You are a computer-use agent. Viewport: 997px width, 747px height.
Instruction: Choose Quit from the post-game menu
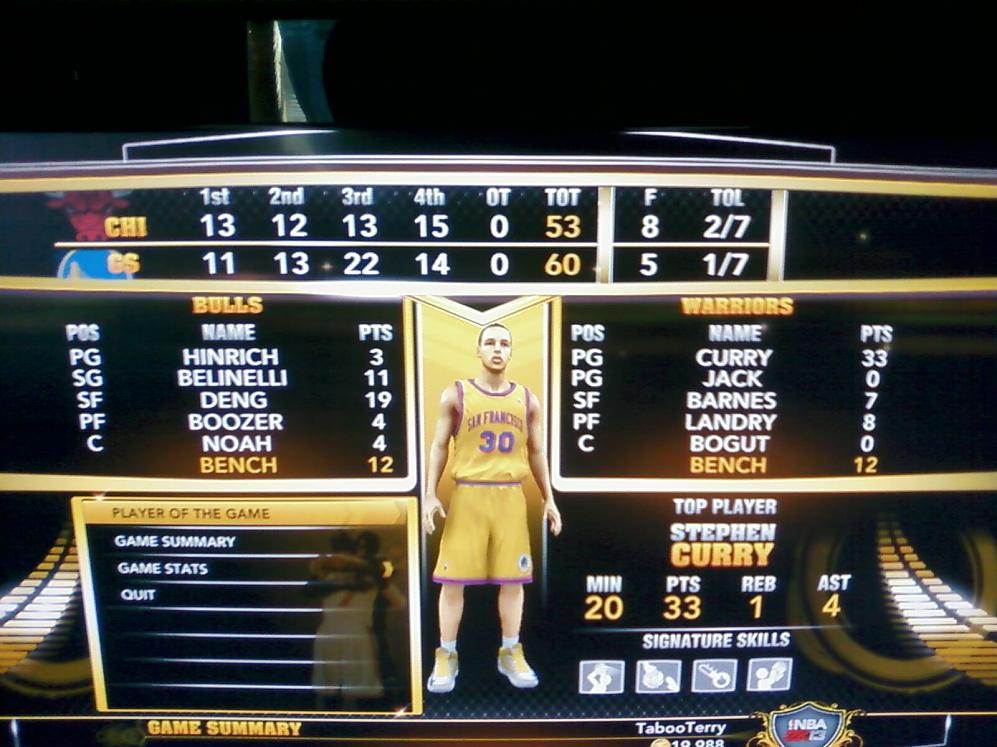pos(131,594)
